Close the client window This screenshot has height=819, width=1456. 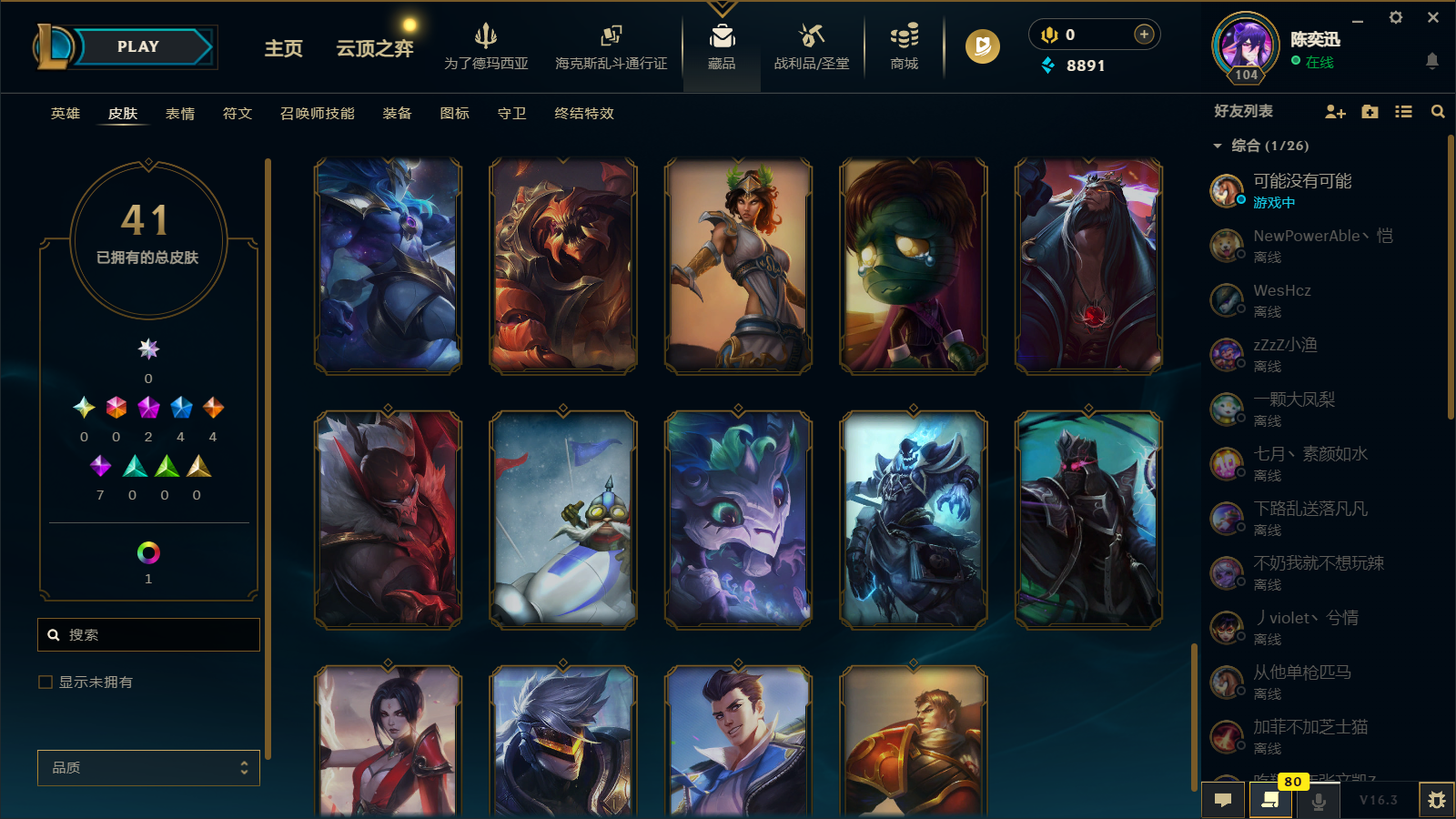[1433, 17]
